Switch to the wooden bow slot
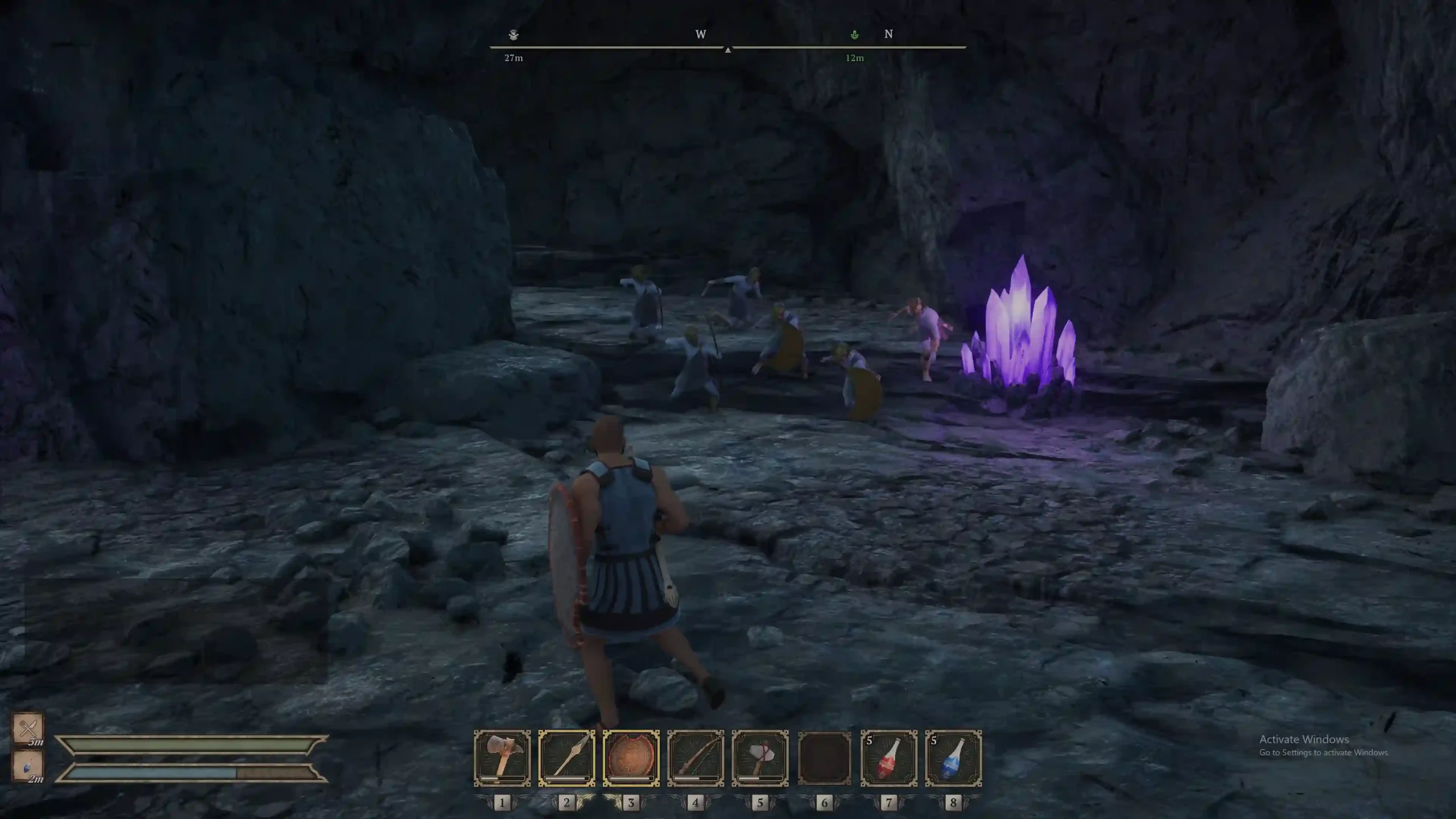 point(696,758)
